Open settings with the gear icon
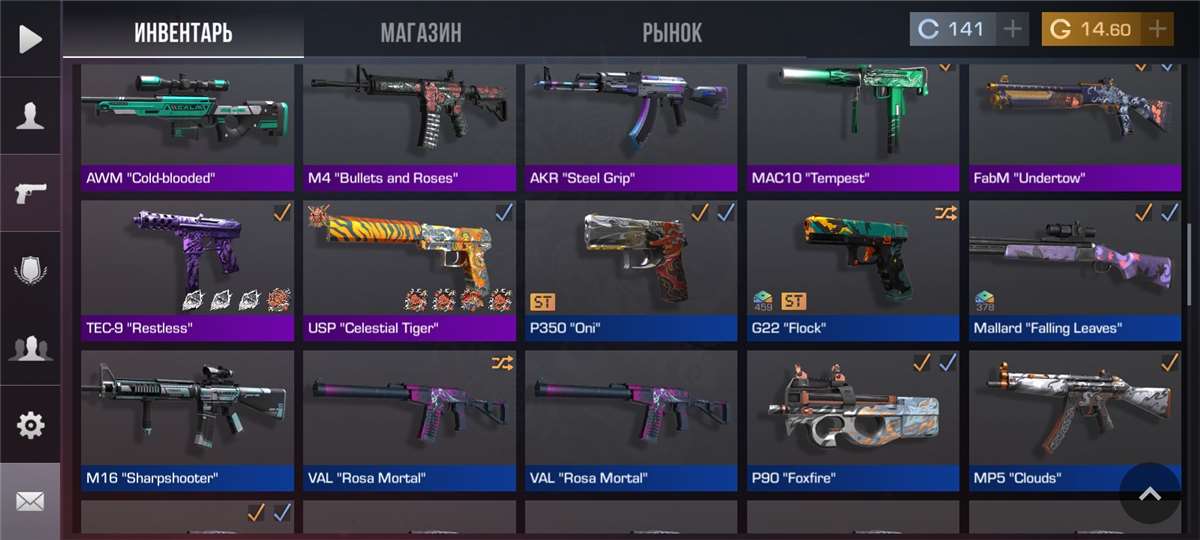The width and height of the screenshot is (1200, 540). point(30,425)
